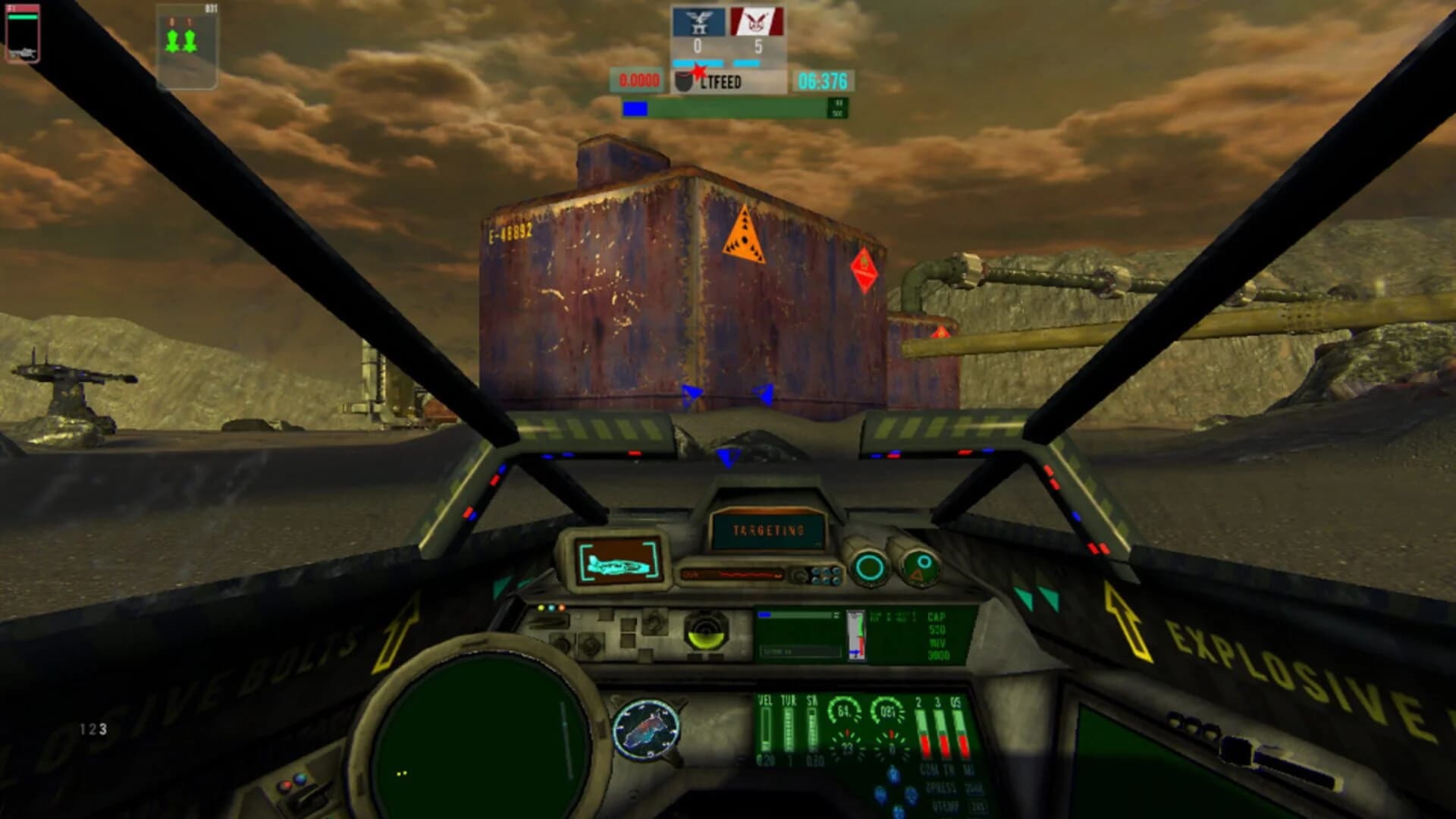The image size is (1456, 819).
Task: Click the red team's score of 5
Action: click(x=758, y=47)
